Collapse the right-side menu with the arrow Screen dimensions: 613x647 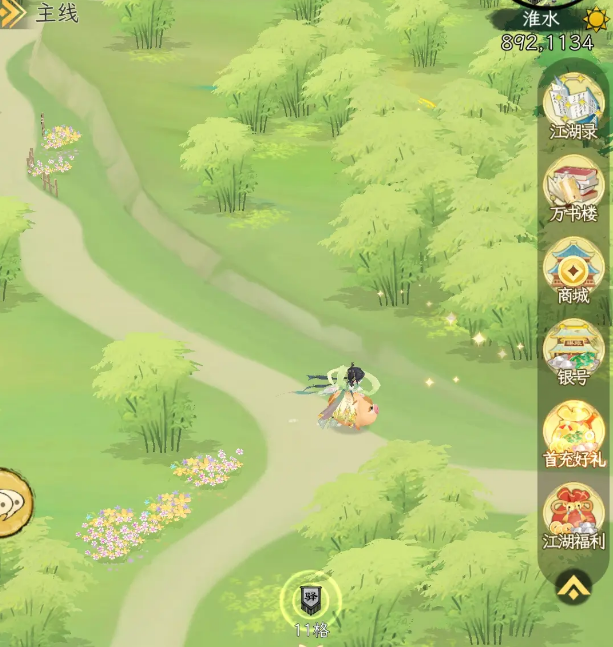(x=573, y=586)
